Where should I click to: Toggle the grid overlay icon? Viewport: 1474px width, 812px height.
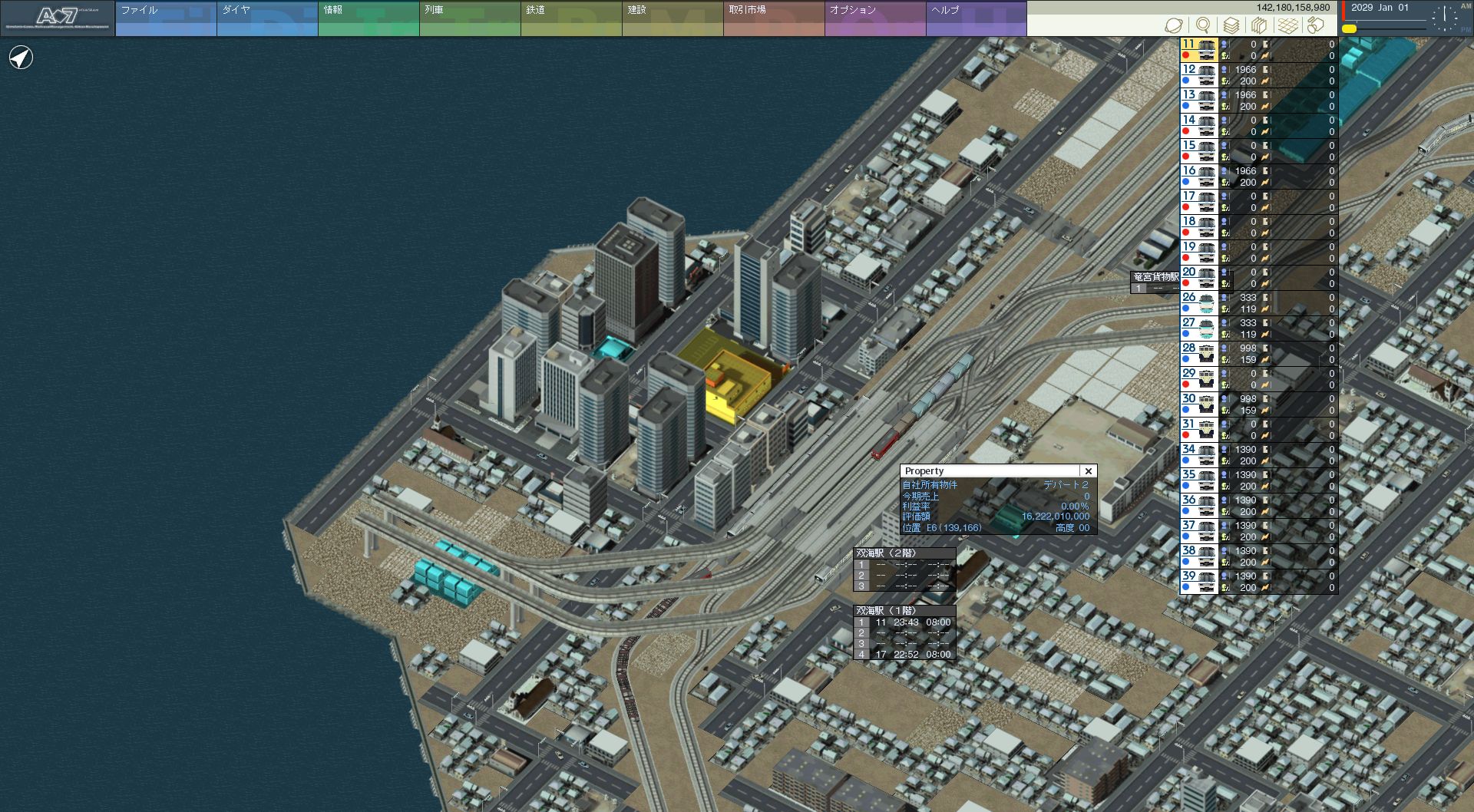click(1287, 25)
